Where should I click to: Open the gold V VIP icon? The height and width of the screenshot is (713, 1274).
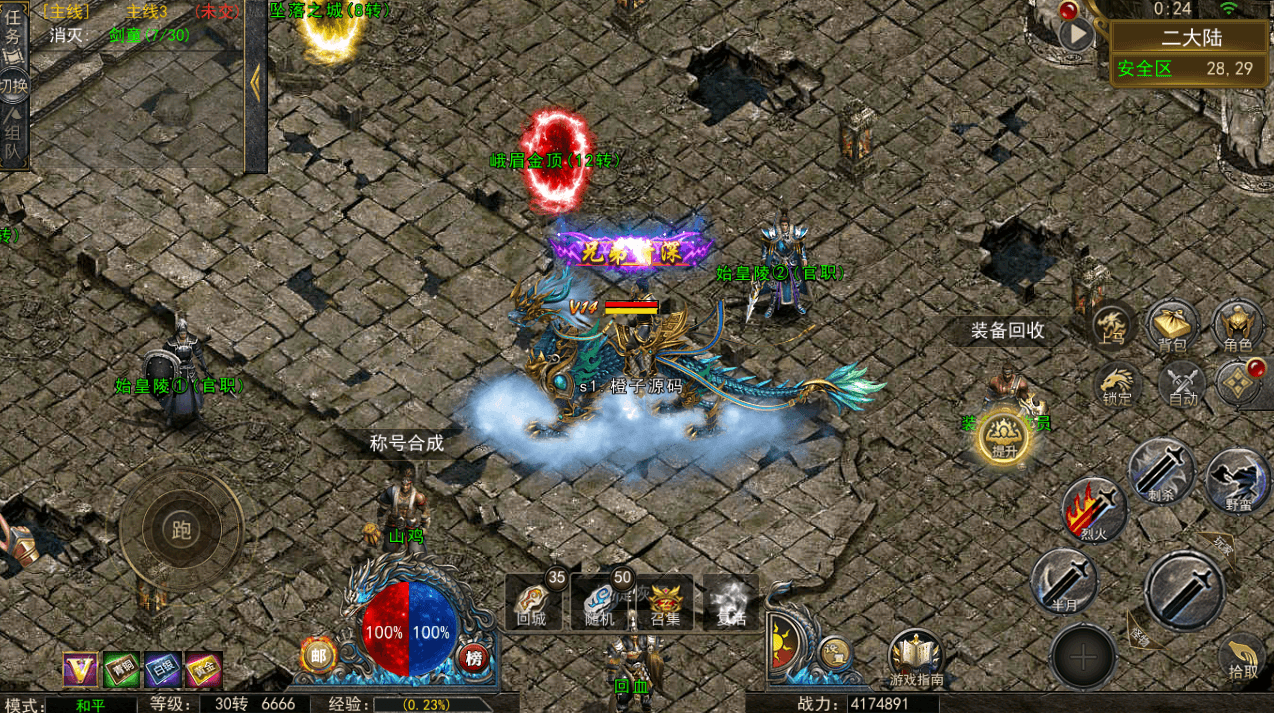pyautogui.click(x=79, y=669)
